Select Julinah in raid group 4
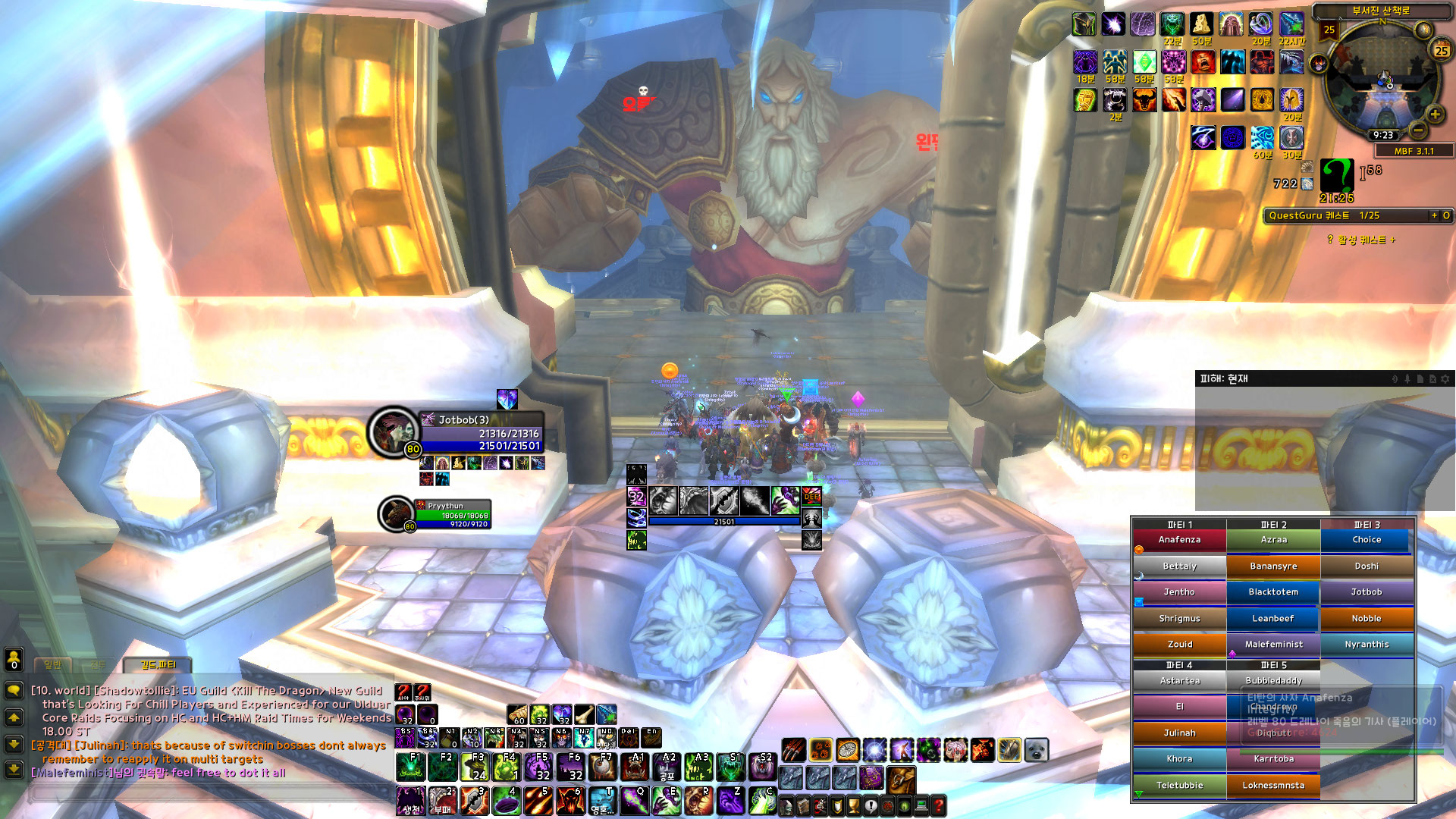The height and width of the screenshot is (819, 1456). (x=1179, y=733)
